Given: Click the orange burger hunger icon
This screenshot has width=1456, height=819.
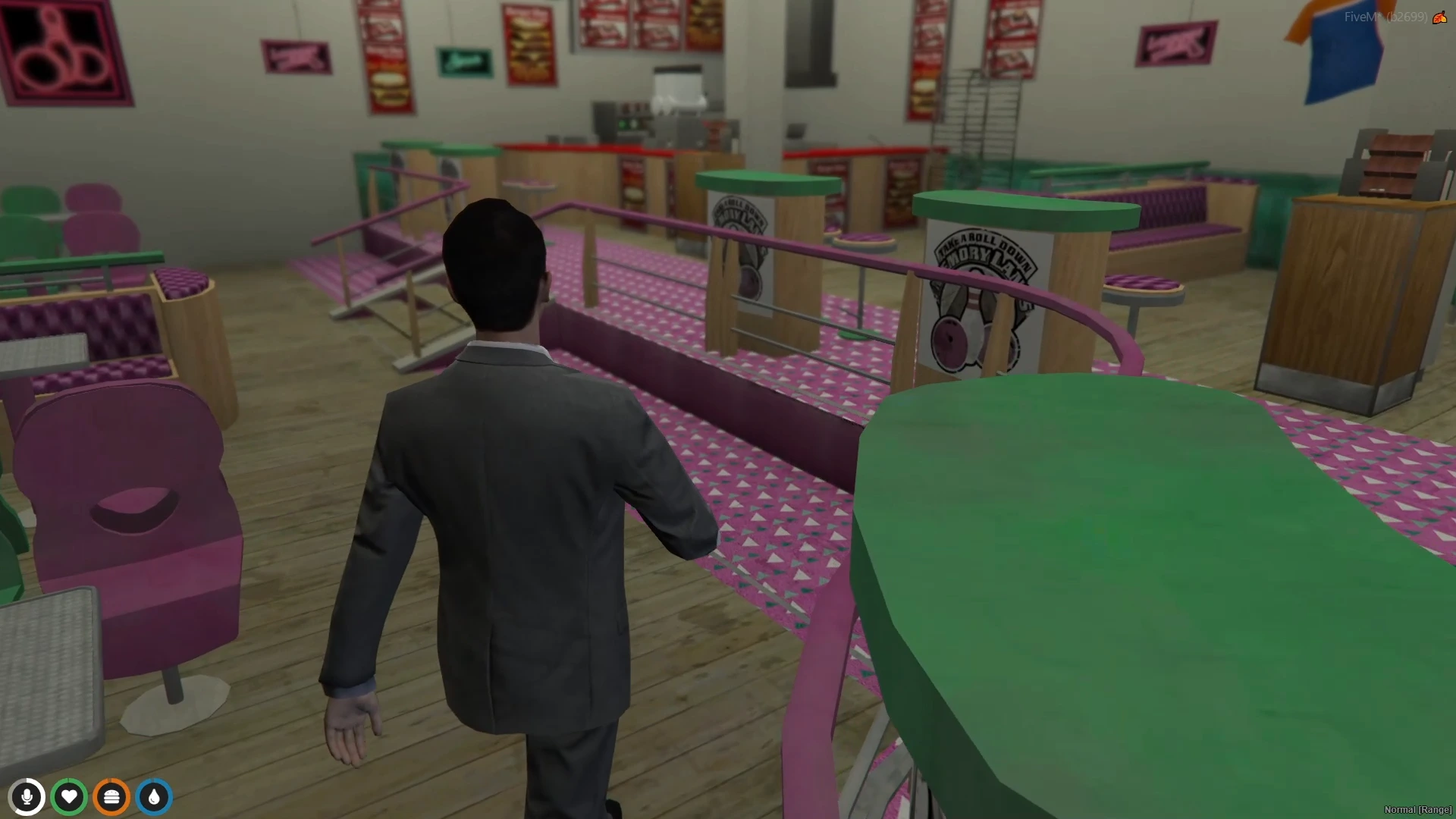Looking at the screenshot, I should [x=111, y=796].
